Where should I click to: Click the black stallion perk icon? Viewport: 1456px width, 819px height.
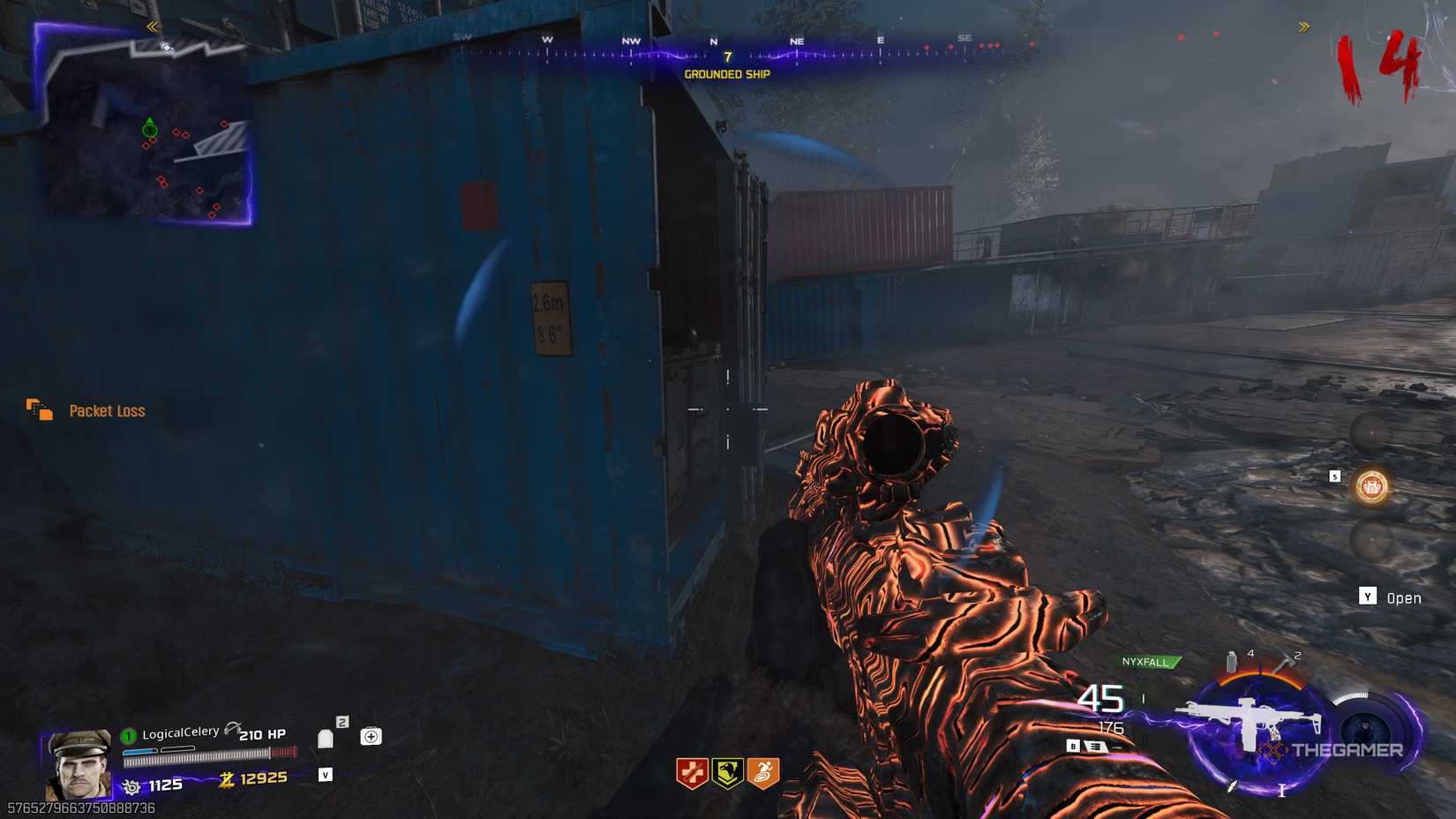click(726, 770)
